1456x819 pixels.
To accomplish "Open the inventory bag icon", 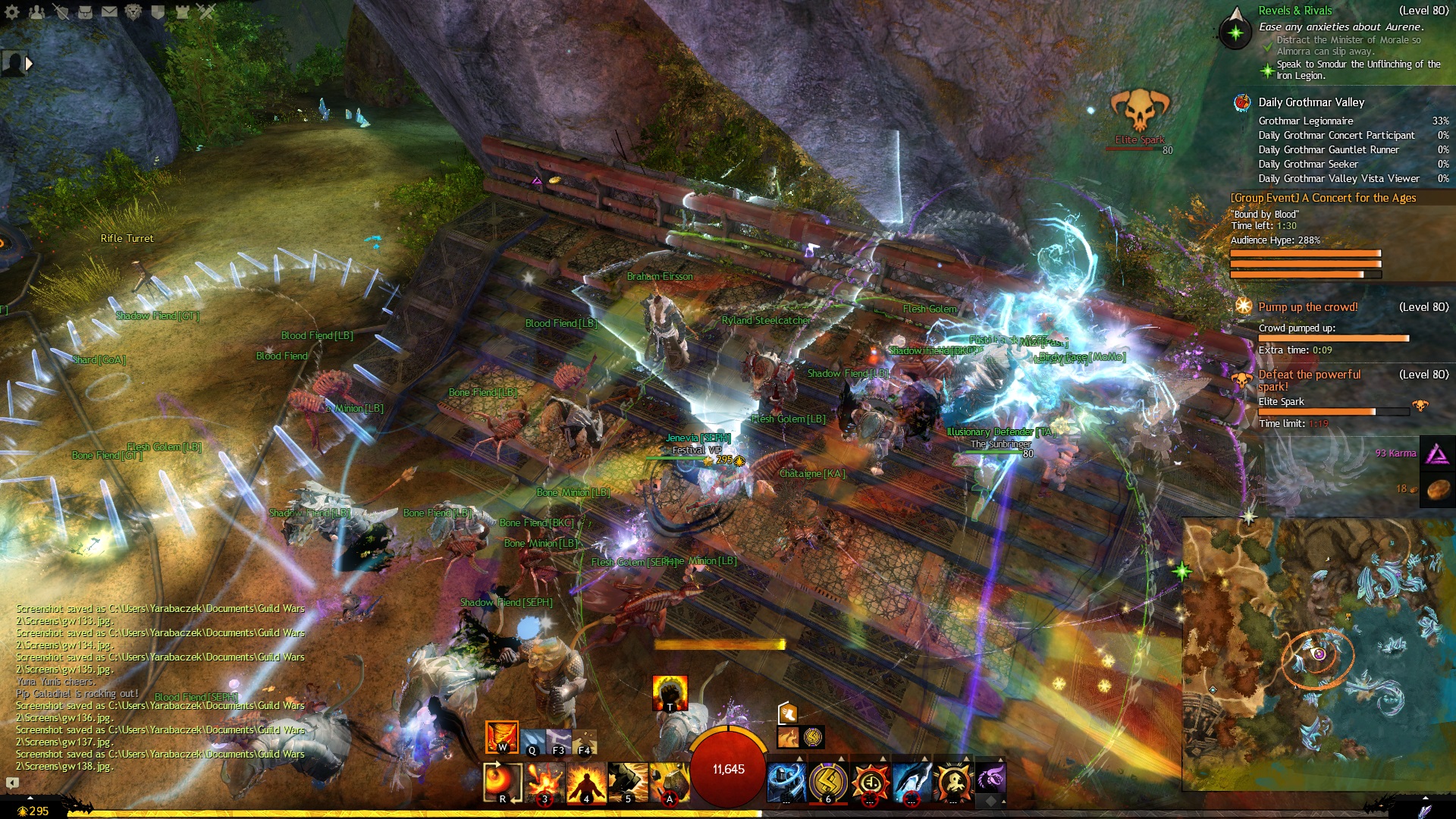I will pyautogui.click(x=85, y=11).
